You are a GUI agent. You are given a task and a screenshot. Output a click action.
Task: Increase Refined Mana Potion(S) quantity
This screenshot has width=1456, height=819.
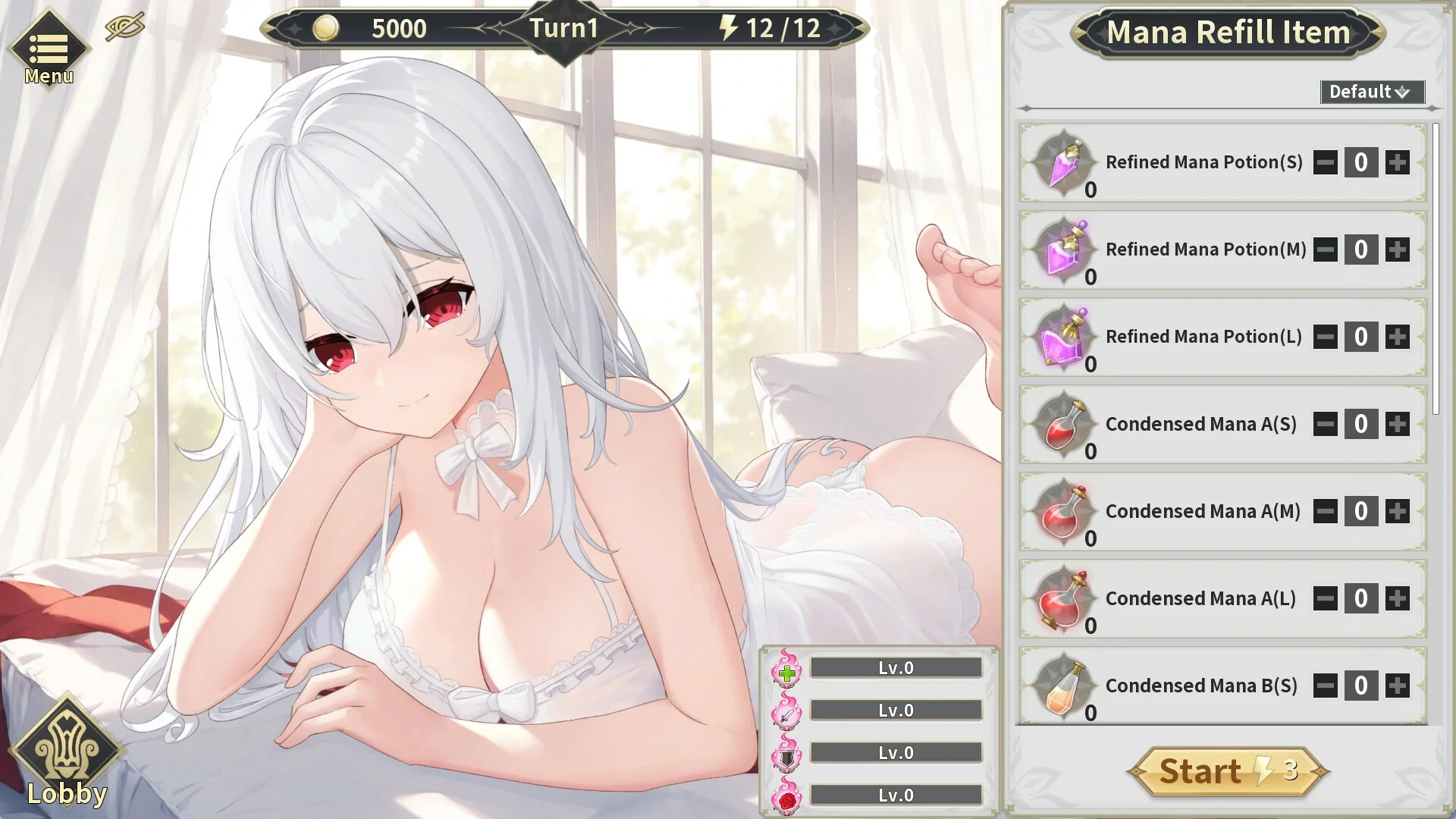click(1398, 162)
